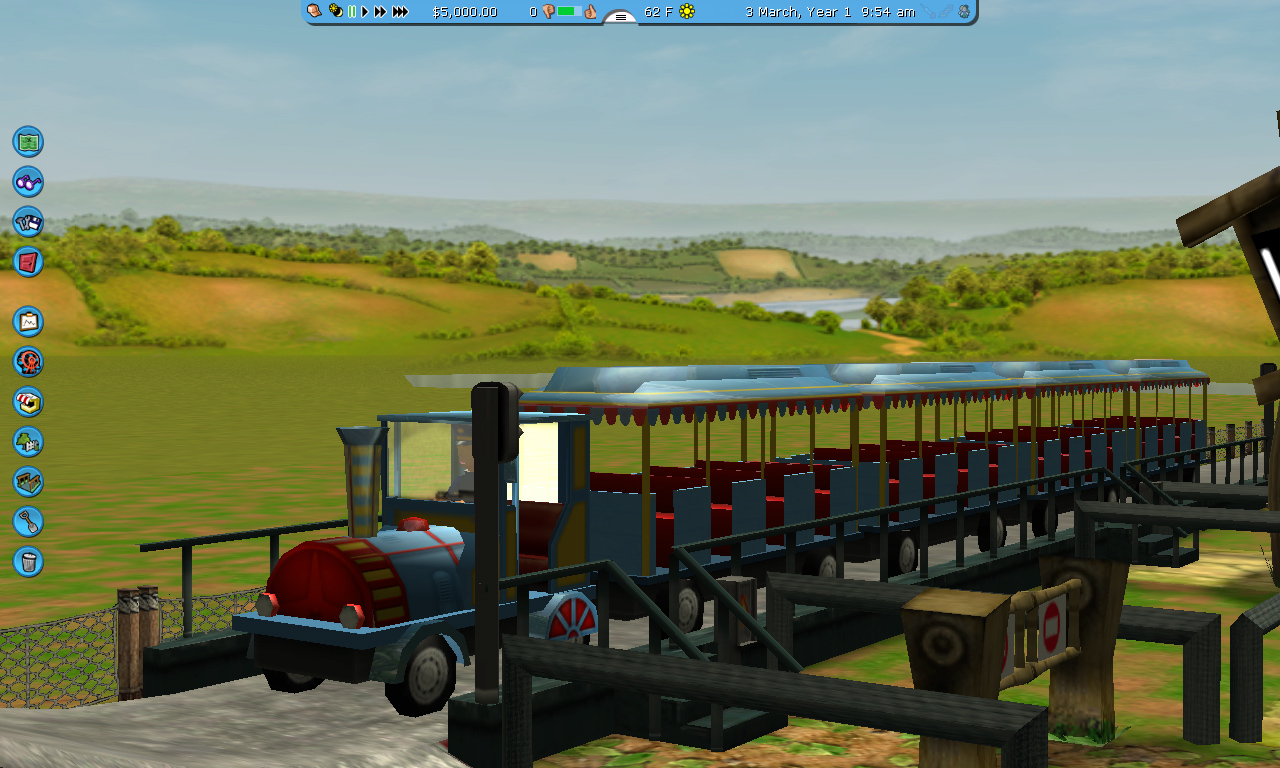1280x768 pixels.
Task: Open the park management clipboard
Action: coord(28,321)
